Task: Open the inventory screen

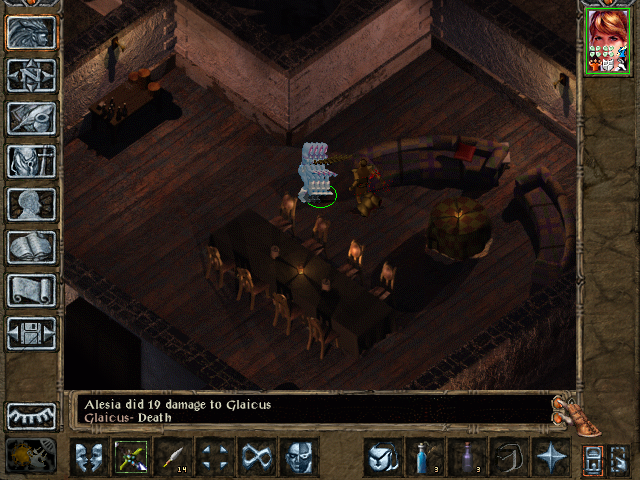Action: (32, 161)
